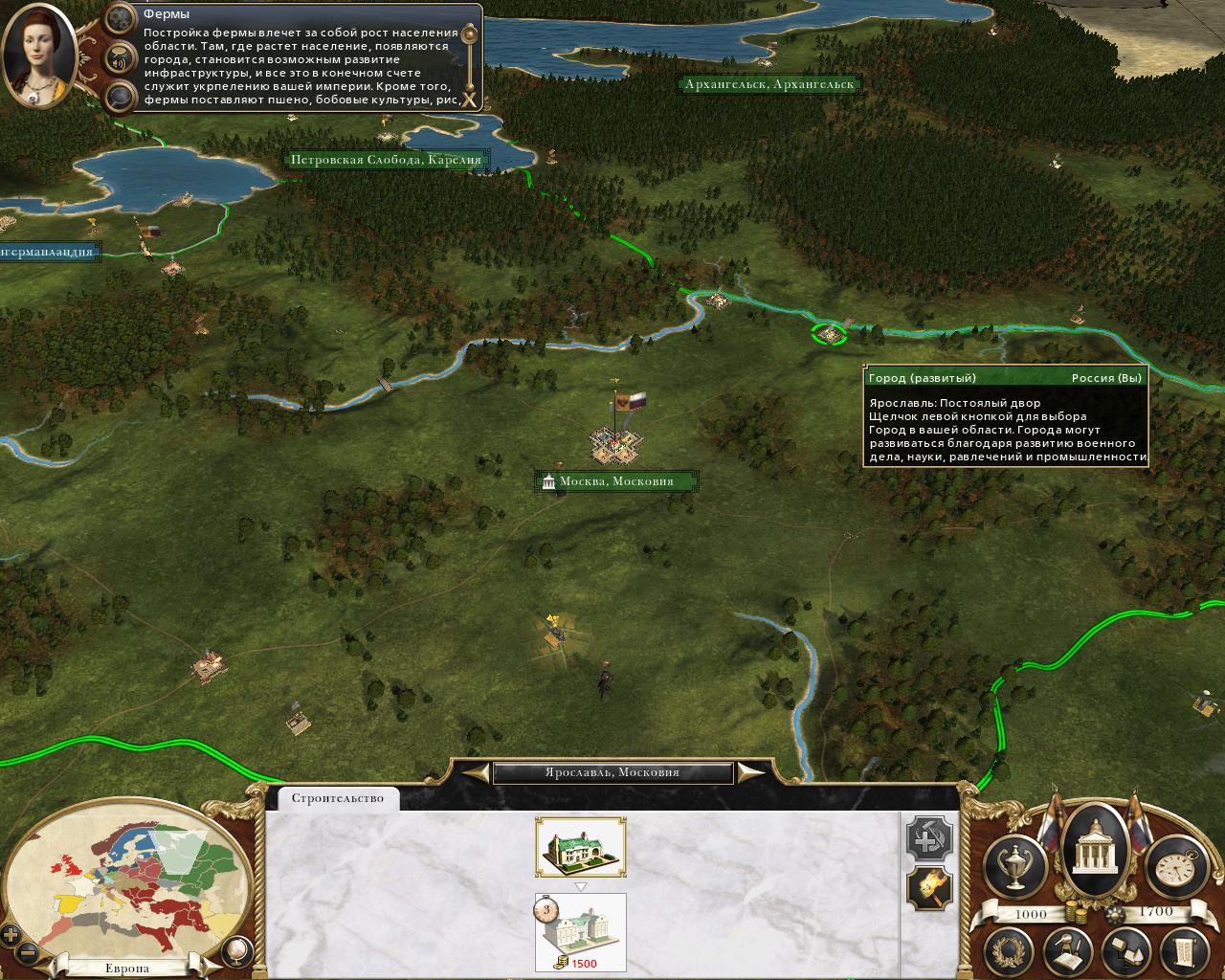Image resolution: width=1225 pixels, height=980 pixels.
Task: Select the demolish torch icon in build panel
Action: [x=929, y=890]
